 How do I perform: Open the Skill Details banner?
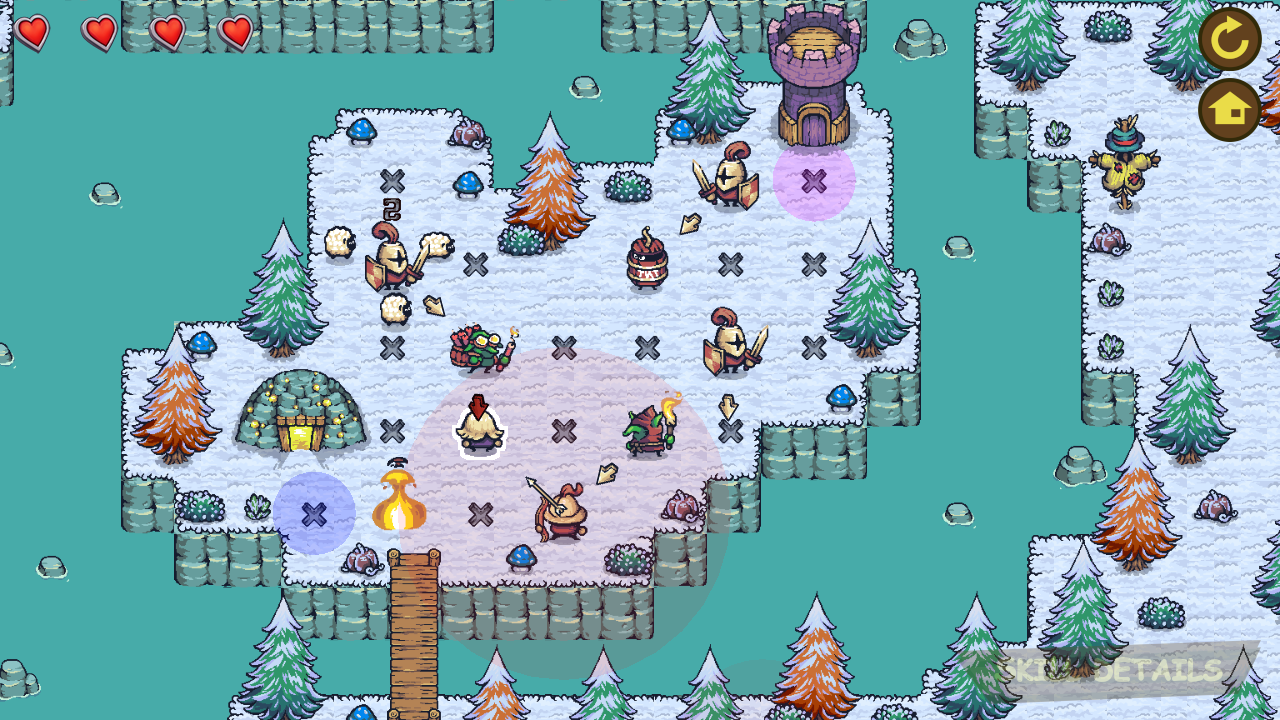click(x=1110, y=670)
